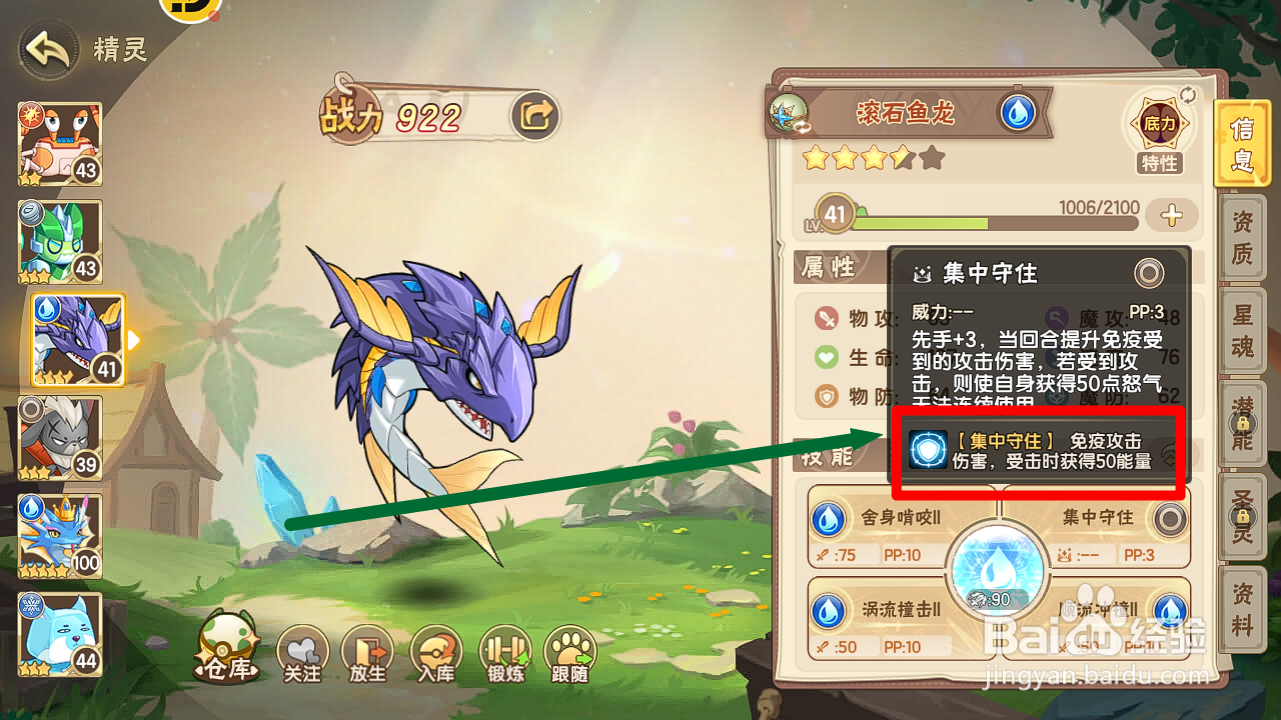
Task: Activate the 跟随 follow paw icon
Action: (x=572, y=650)
